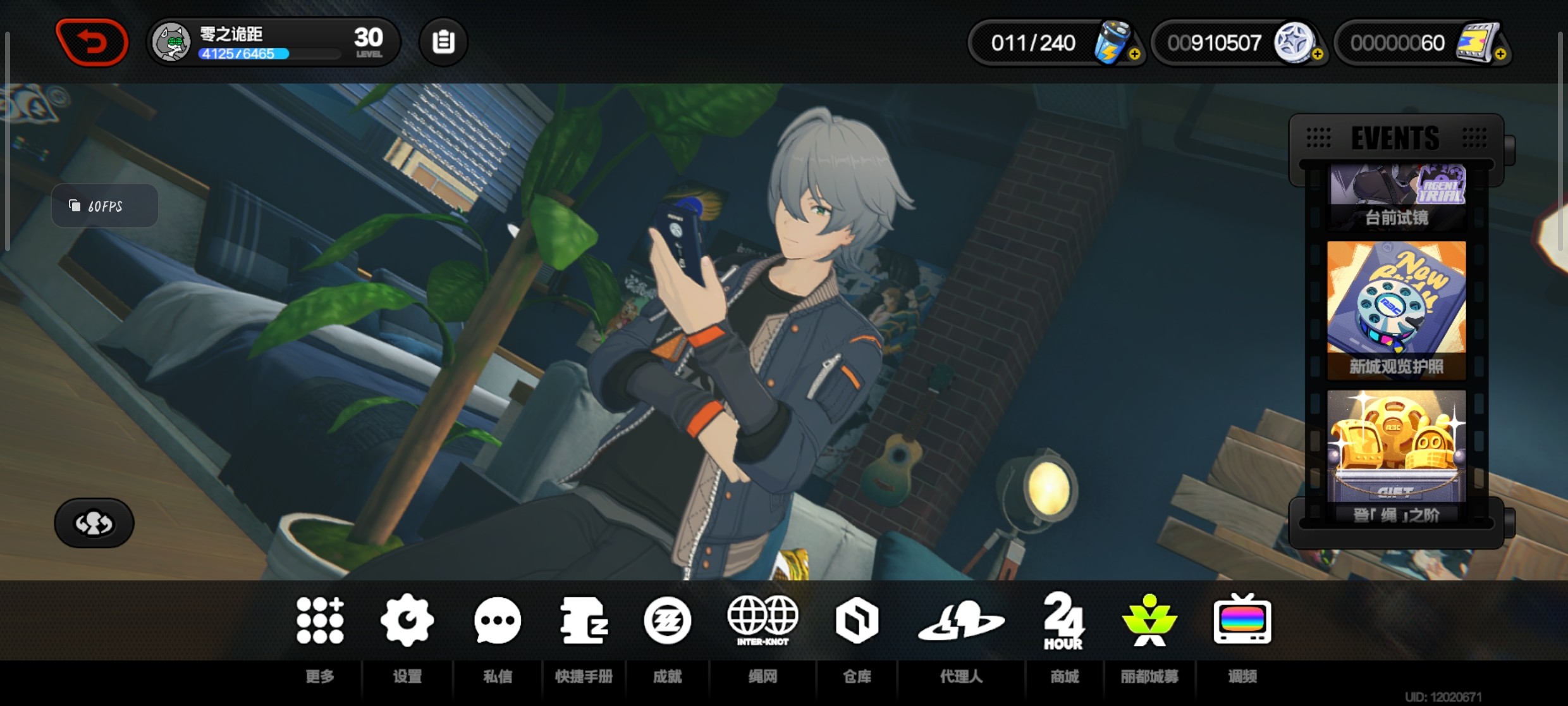Add Dennies with the plus button

coord(1317,54)
